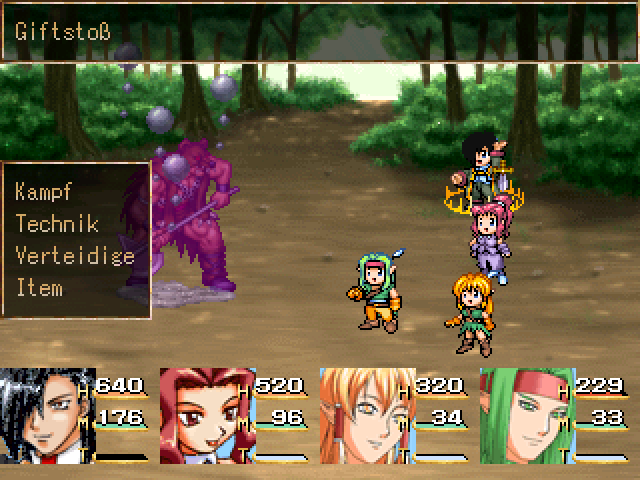This screenshot has width=640, height=480.
Task: Open the Technik skill menu
Action: [57, 223]
